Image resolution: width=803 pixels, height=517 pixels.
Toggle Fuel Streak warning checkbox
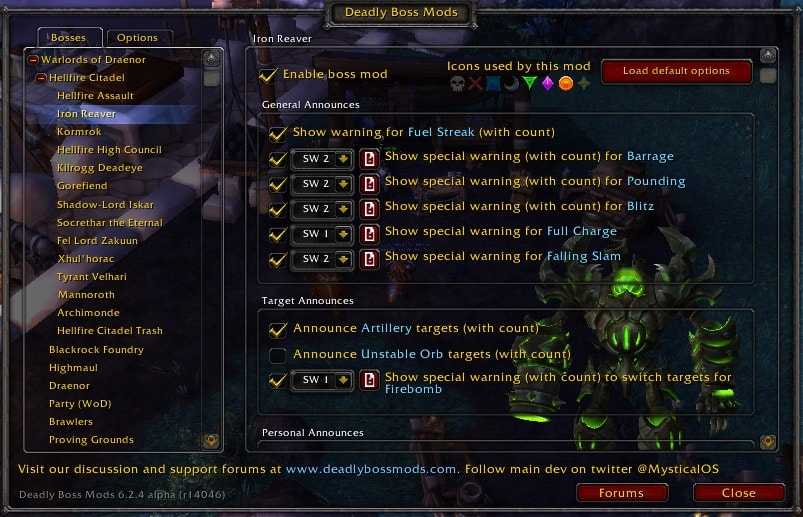277,133
